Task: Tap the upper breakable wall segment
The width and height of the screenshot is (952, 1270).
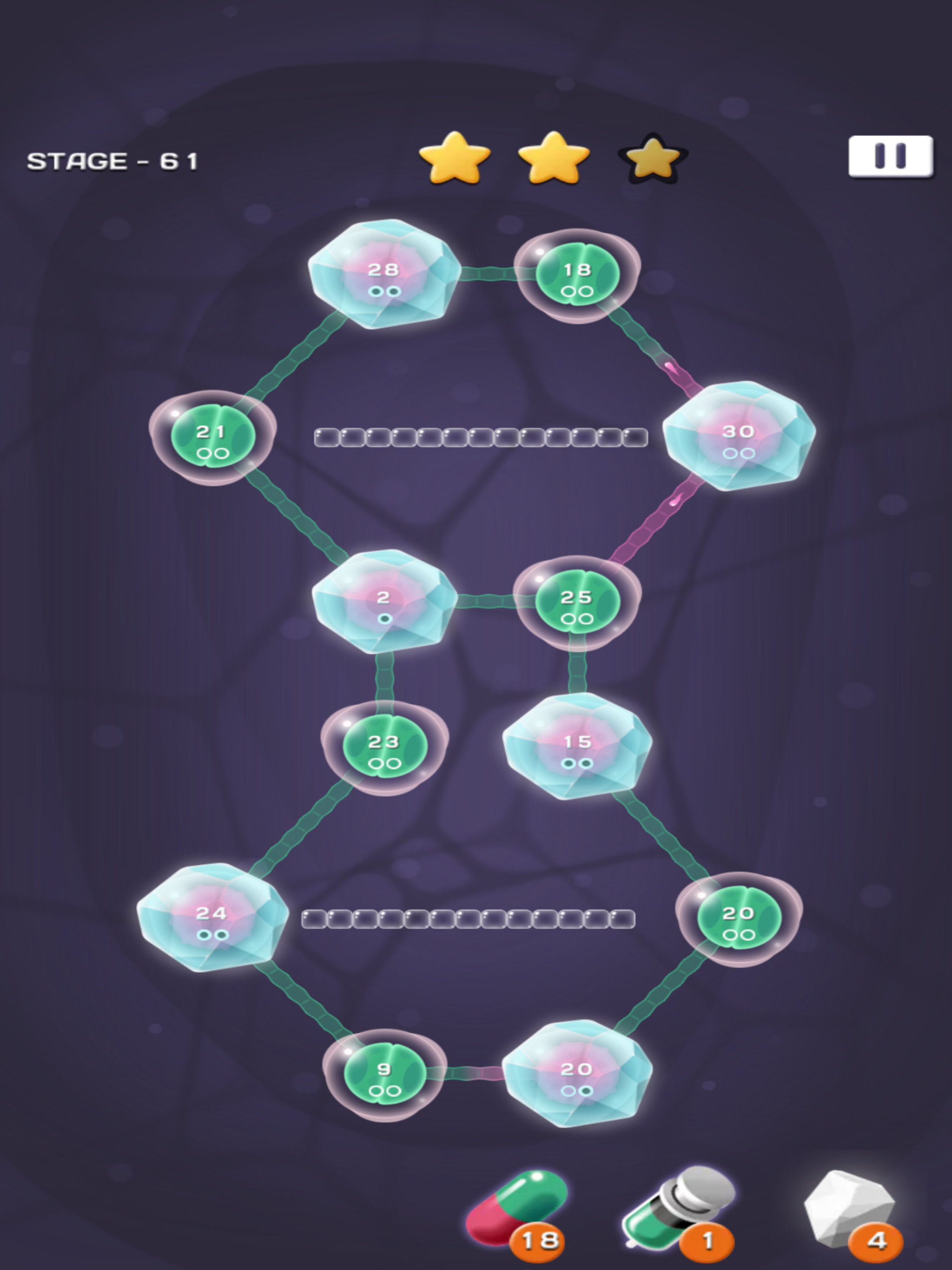Action: tap(479, 437)
